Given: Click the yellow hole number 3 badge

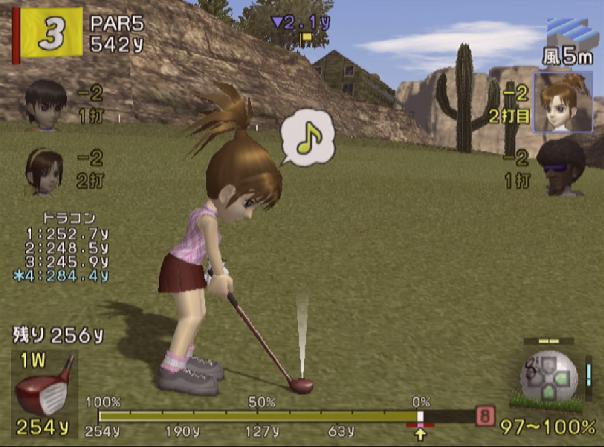Looking at the screenshot, I should click(x=46, y=33).
